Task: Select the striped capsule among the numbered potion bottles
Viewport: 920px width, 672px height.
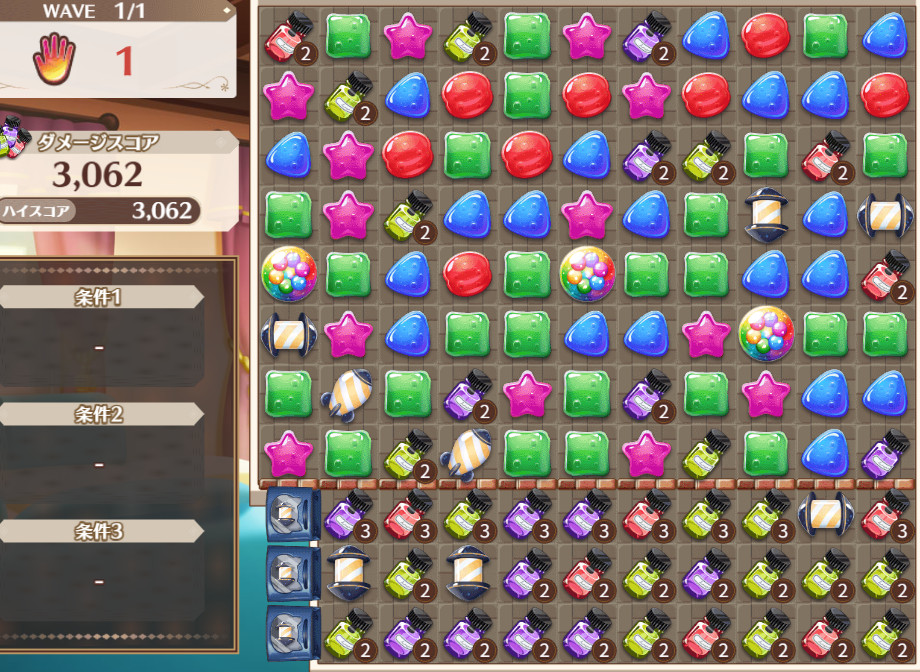Action: 824,515
